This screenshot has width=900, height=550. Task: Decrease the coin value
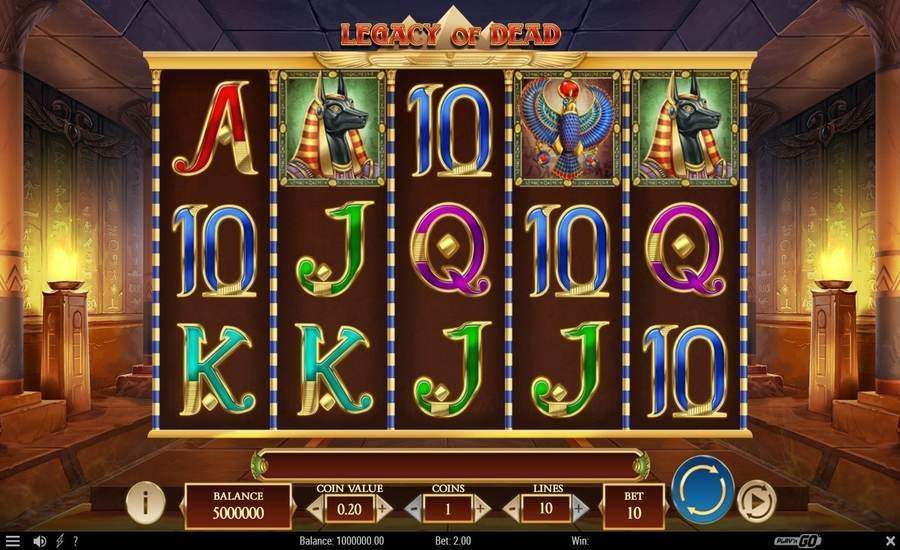pos(316,508)
